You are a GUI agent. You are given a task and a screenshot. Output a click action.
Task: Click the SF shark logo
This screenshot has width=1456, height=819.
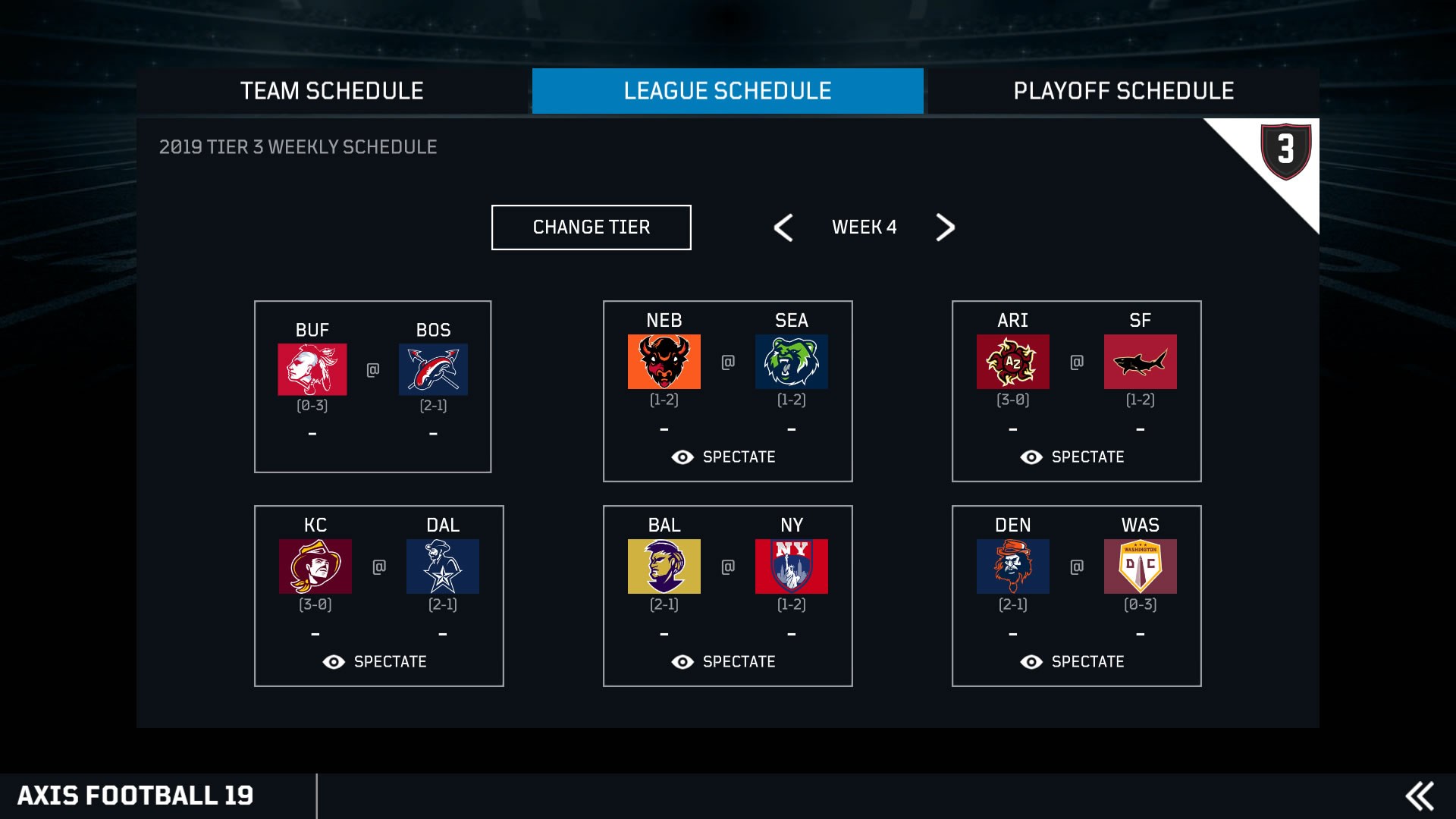click(x=1141, y=362)
